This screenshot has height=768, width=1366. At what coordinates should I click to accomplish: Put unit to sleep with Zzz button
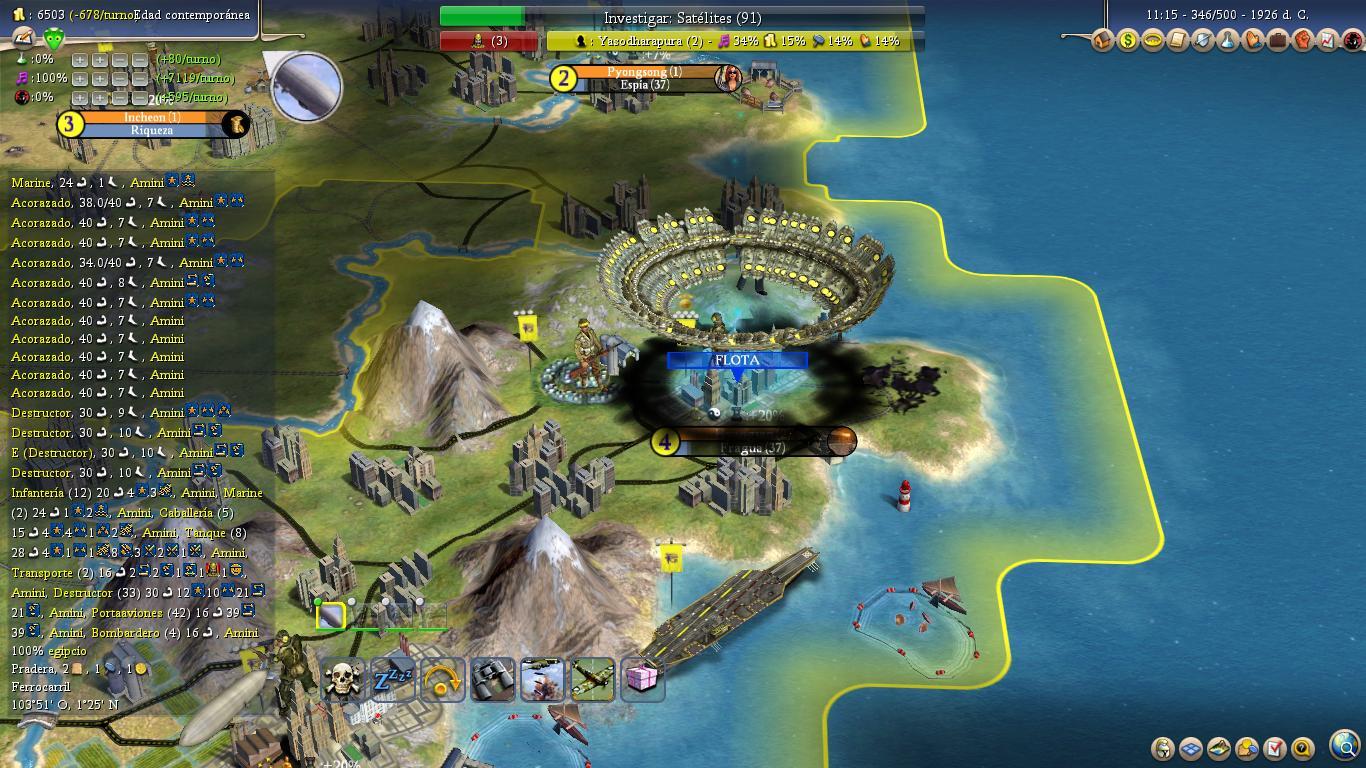(393, 680)
